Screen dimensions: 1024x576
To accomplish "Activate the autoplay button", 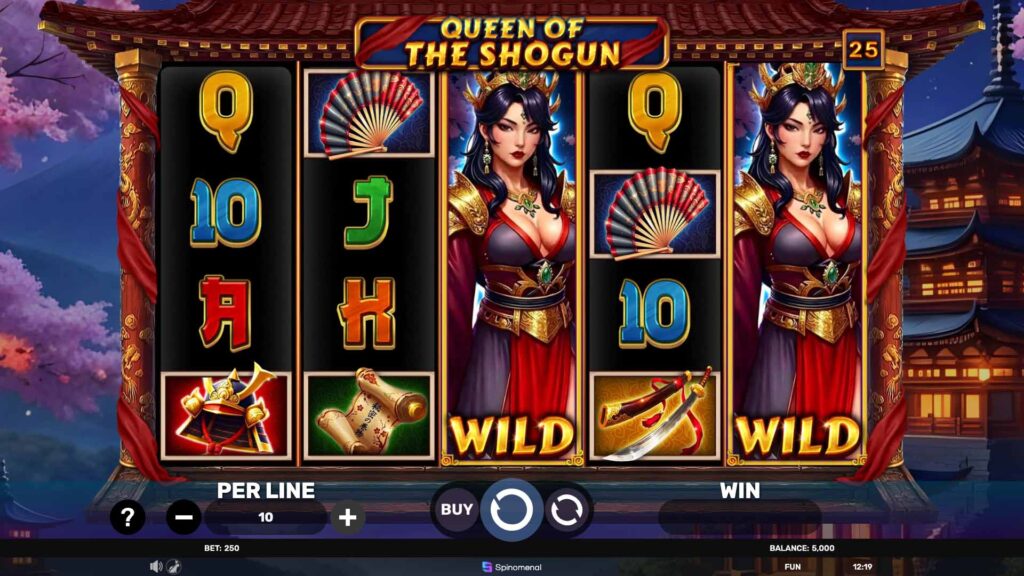I will pyautogui.click(x=565, y=510).
